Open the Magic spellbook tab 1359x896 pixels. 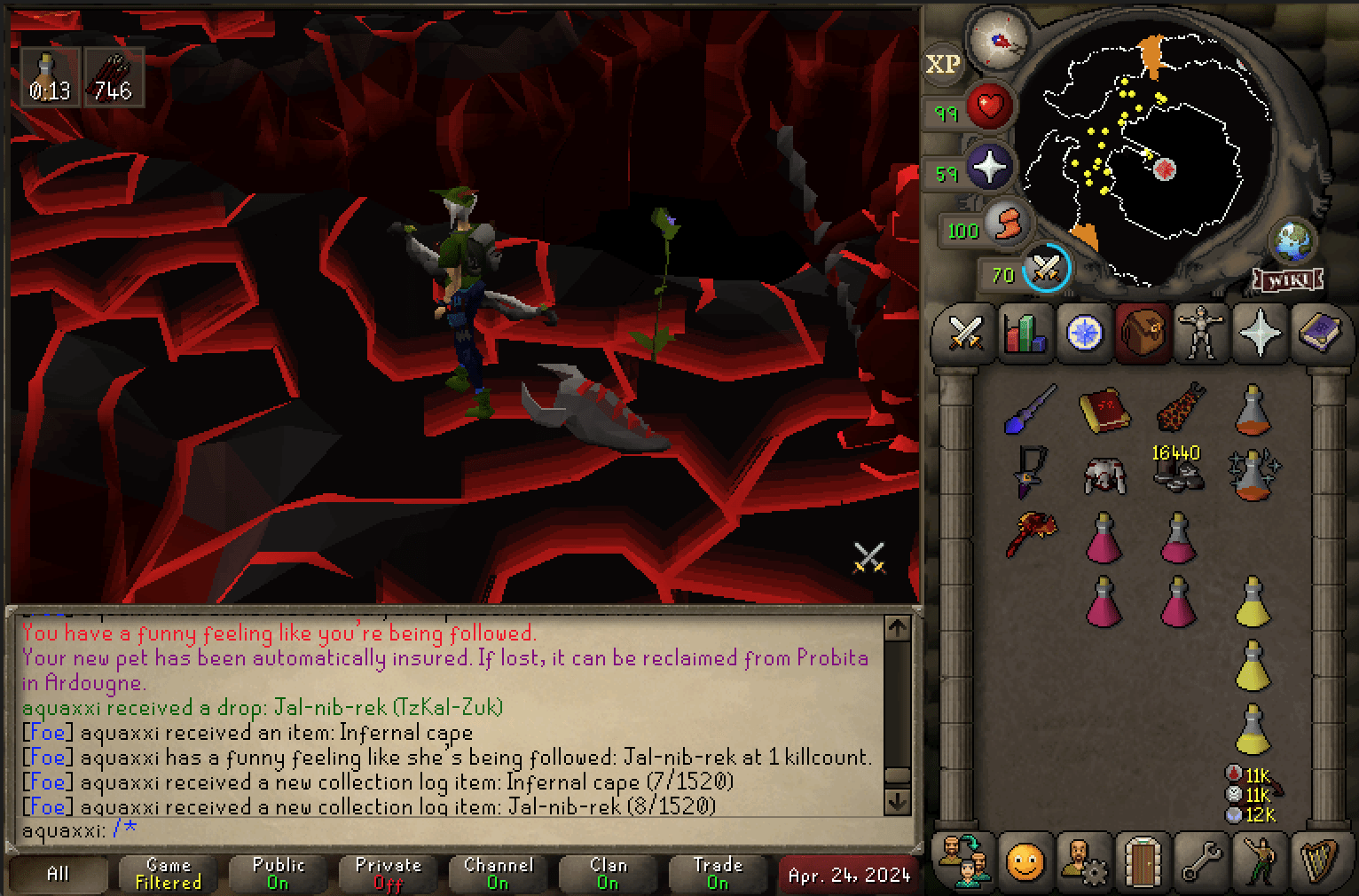pyautogui.click(x=1321, y=334)
